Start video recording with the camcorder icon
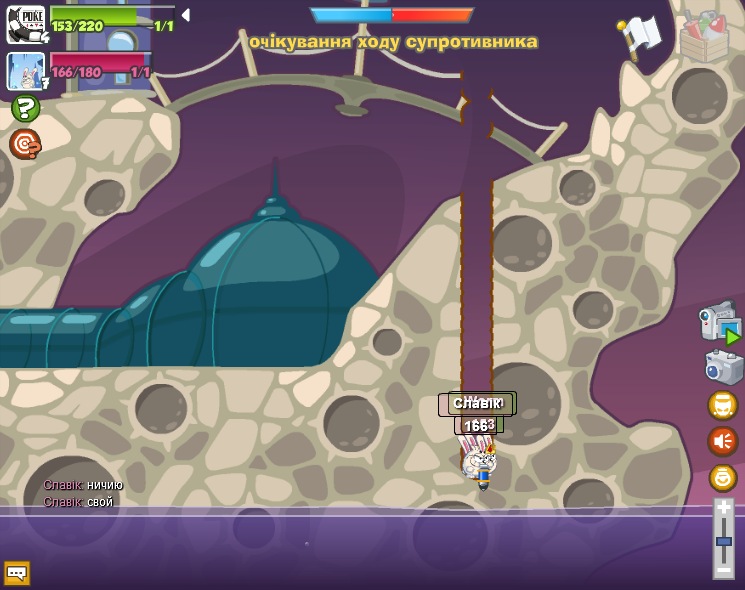 point(720,322)
